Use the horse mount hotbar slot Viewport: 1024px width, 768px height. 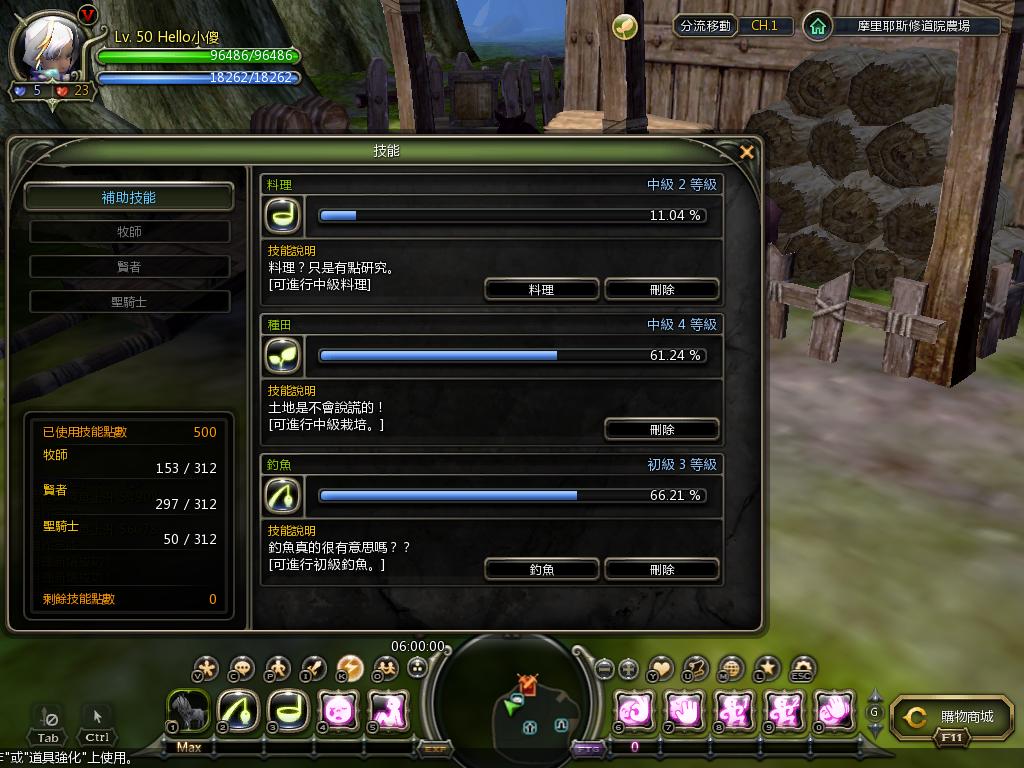coord(187,710)
